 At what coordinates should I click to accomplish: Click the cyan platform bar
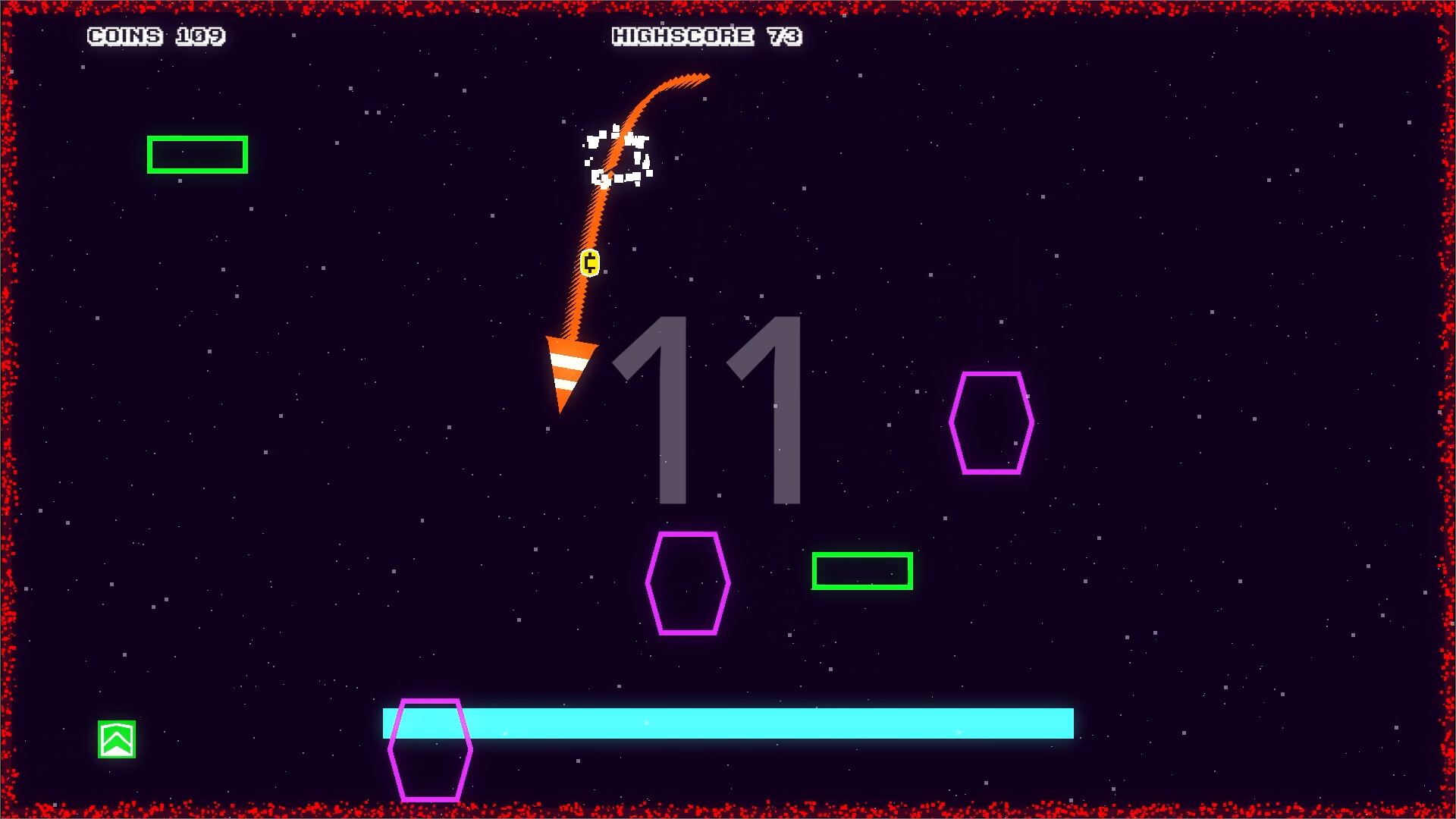coord(758,726)
